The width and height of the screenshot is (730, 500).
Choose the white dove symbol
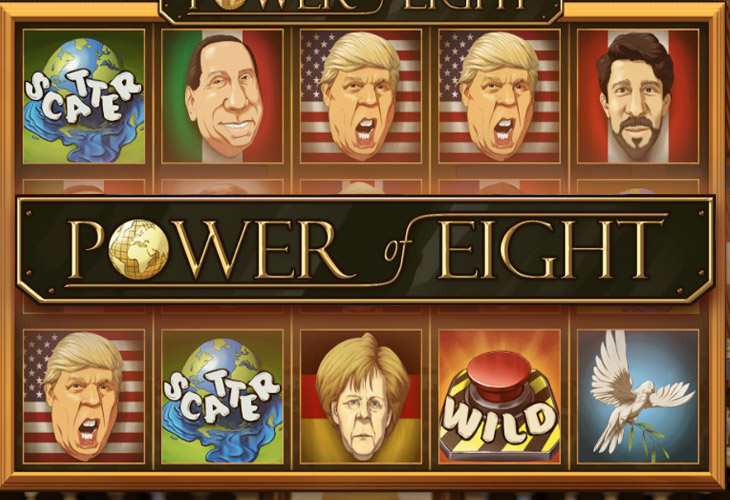click(x=637, y=396)
